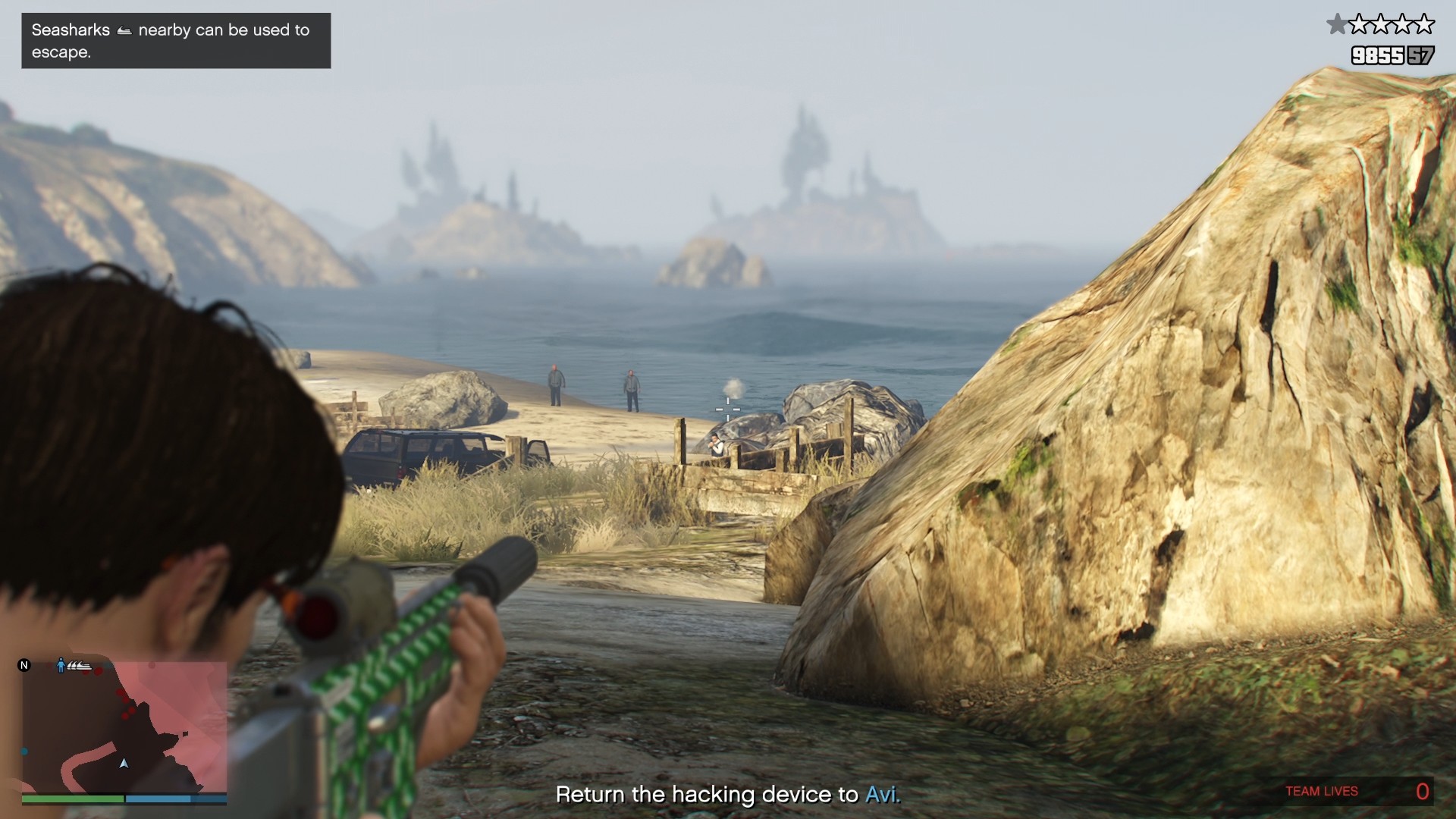Click the blue teammate blip on the minimap

[24, 750]
